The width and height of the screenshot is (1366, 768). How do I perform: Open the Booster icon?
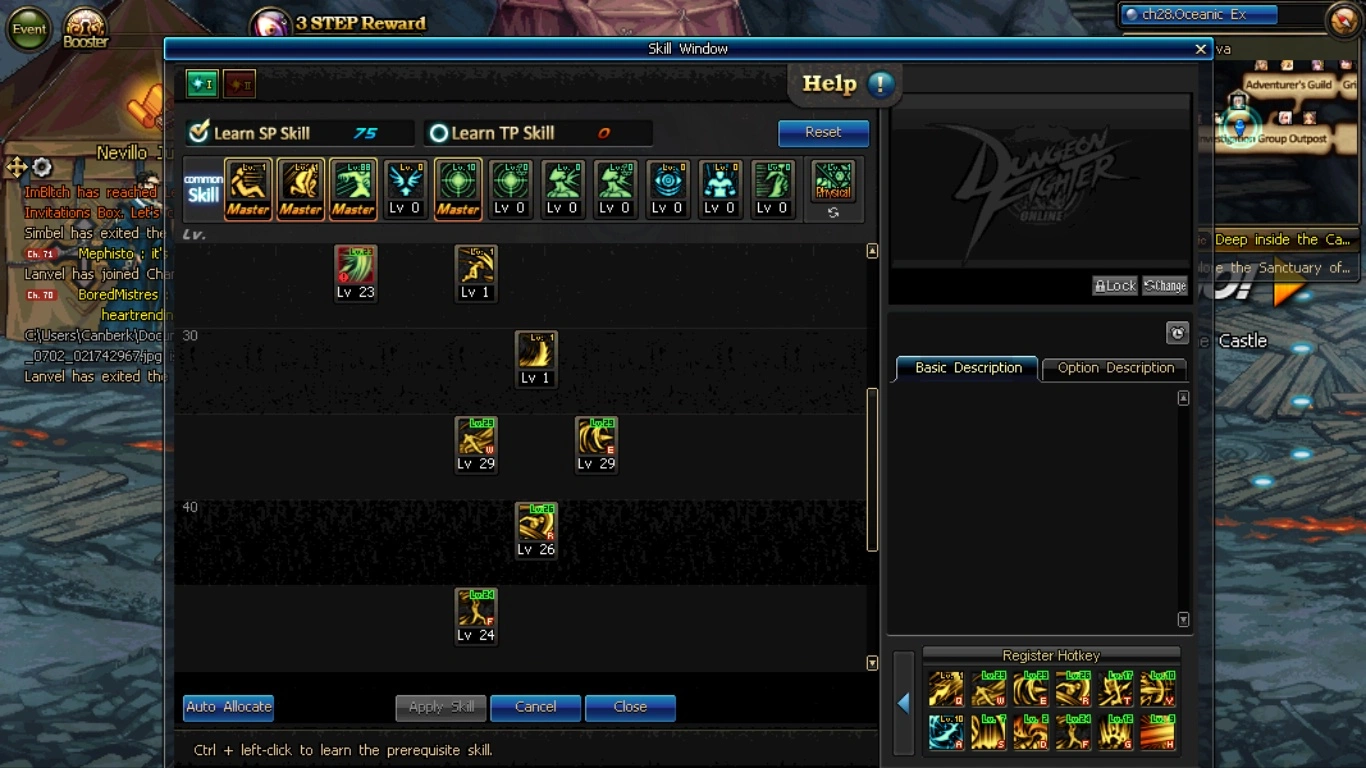coord(86,27)
